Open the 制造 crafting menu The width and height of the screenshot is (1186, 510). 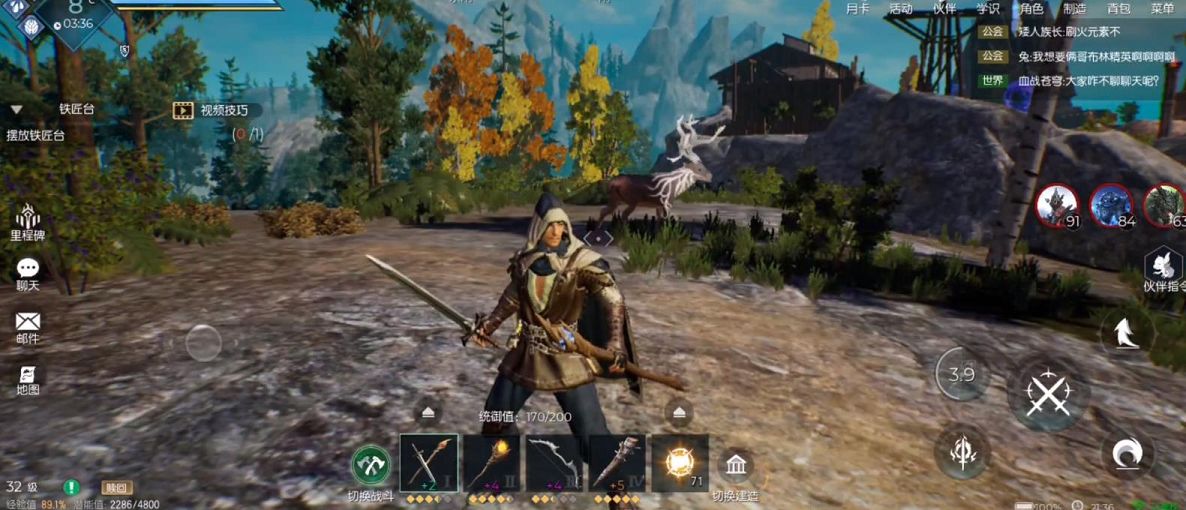[1074, 9]
